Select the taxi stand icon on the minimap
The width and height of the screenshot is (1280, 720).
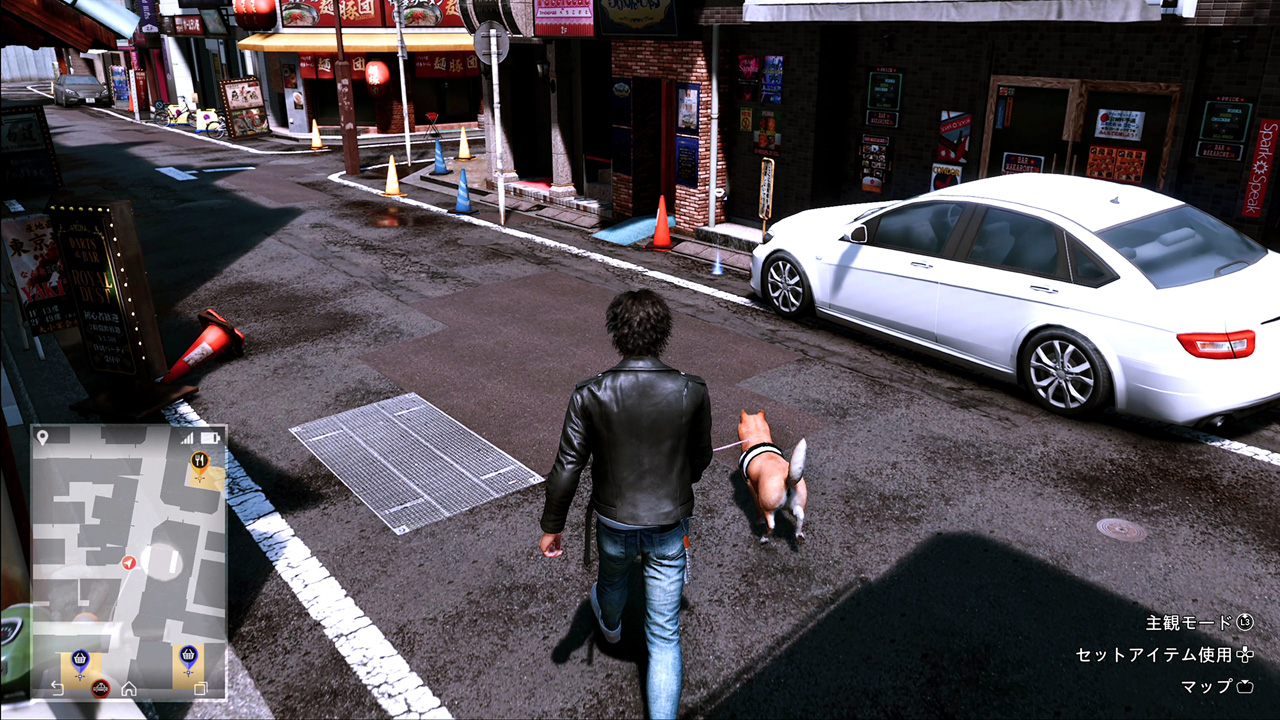(100, 688)
